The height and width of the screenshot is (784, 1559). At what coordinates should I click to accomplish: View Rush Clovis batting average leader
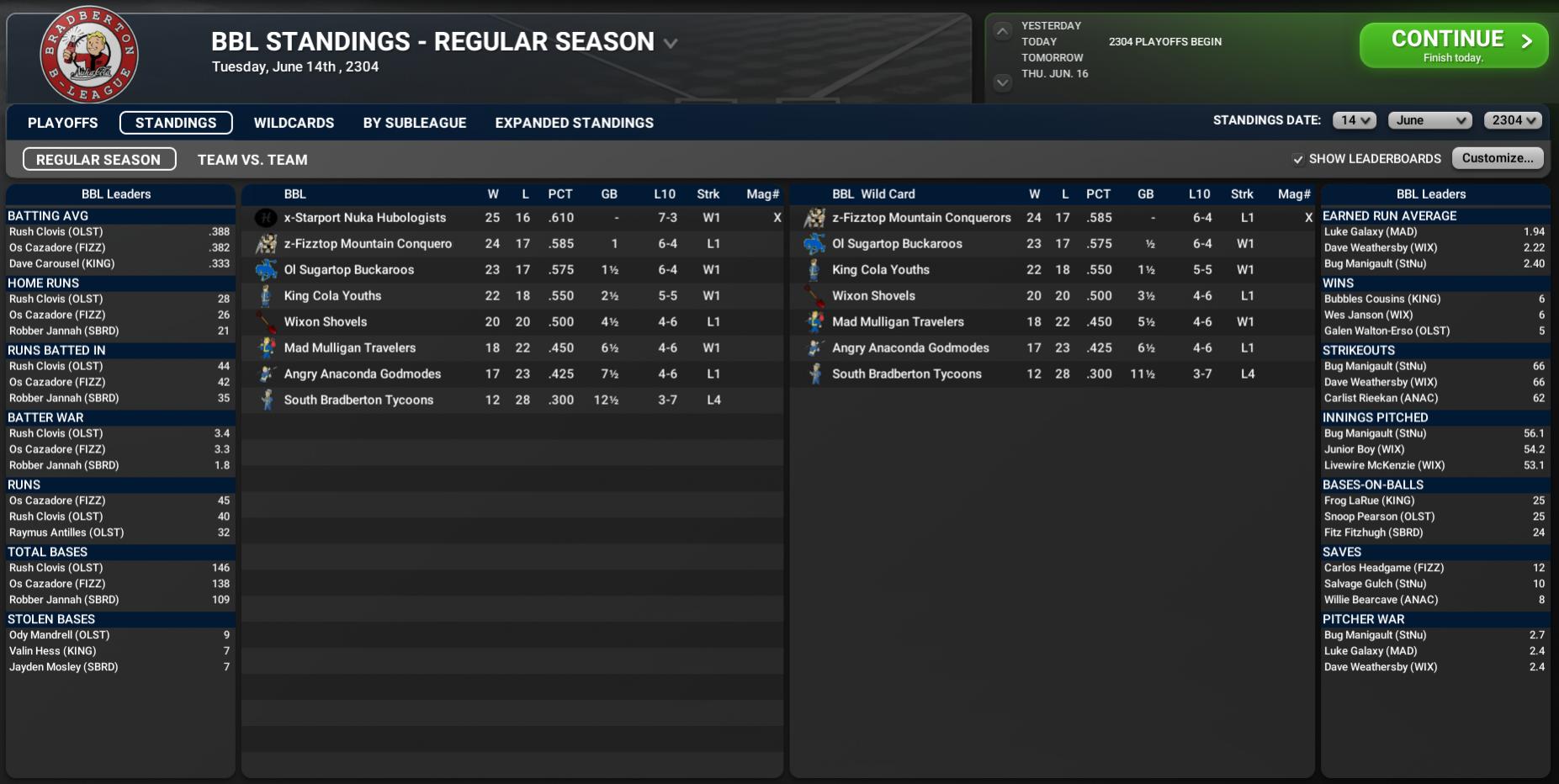coord(56,232)
